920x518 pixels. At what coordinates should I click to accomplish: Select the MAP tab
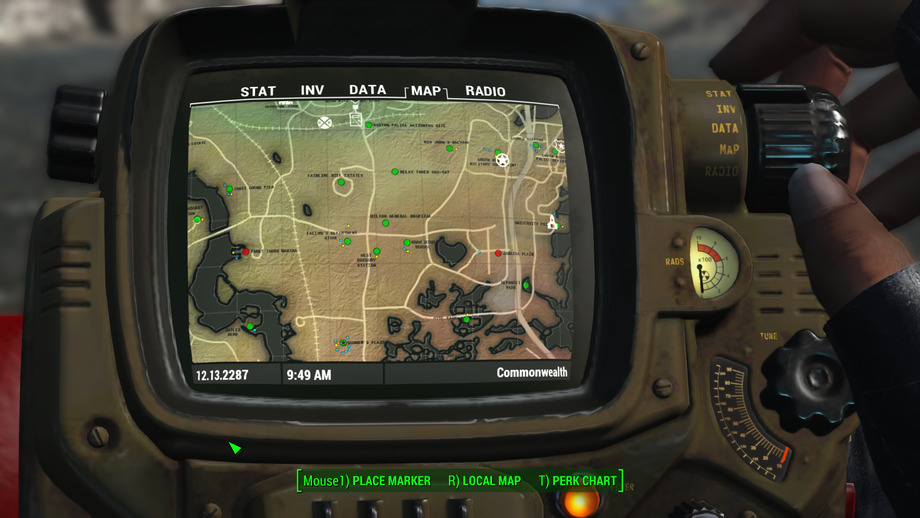[x=426, y=91]
